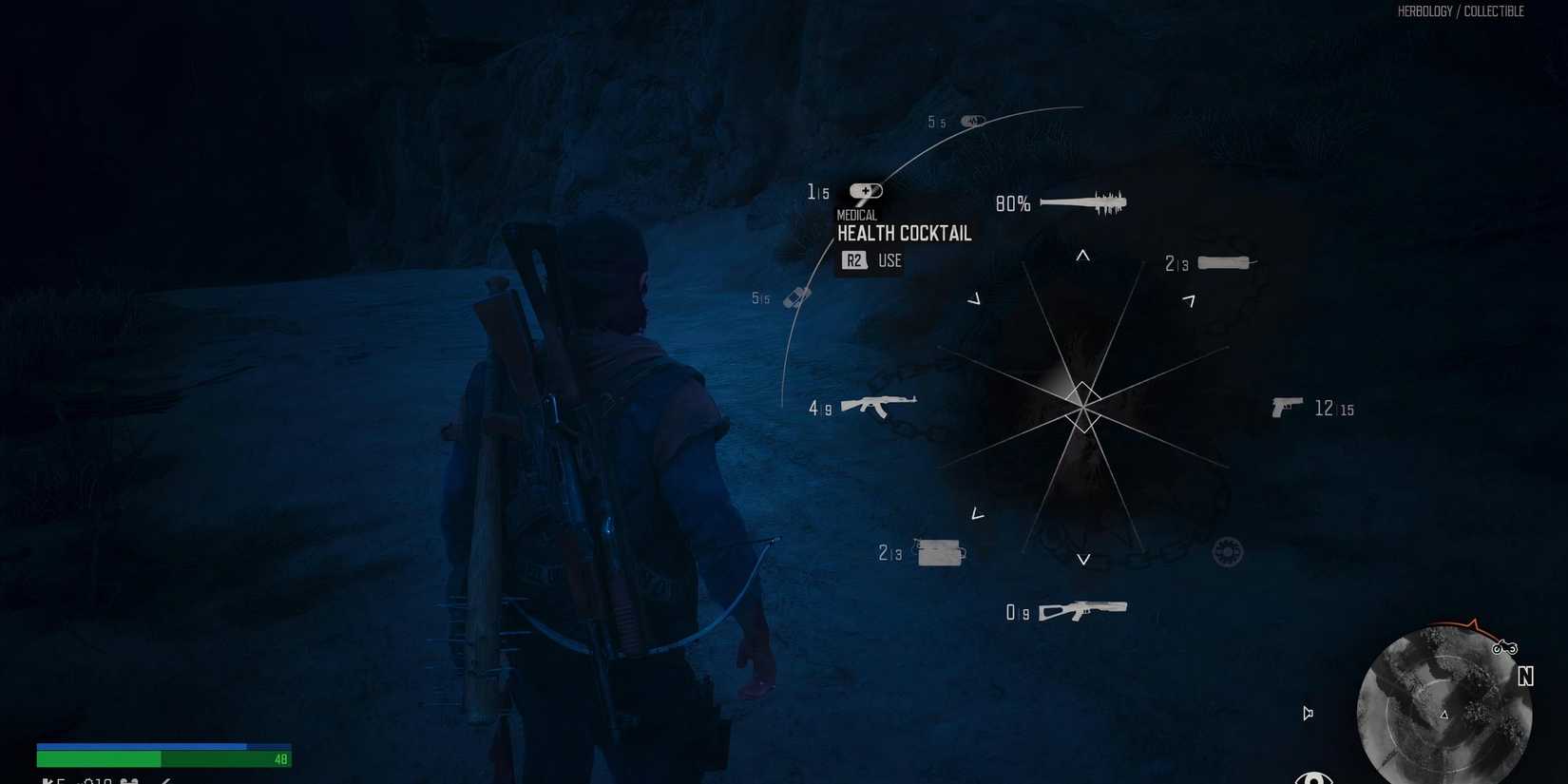Open the HERBOLOGY / COLLECTIBLE notification

point(1461,11)
